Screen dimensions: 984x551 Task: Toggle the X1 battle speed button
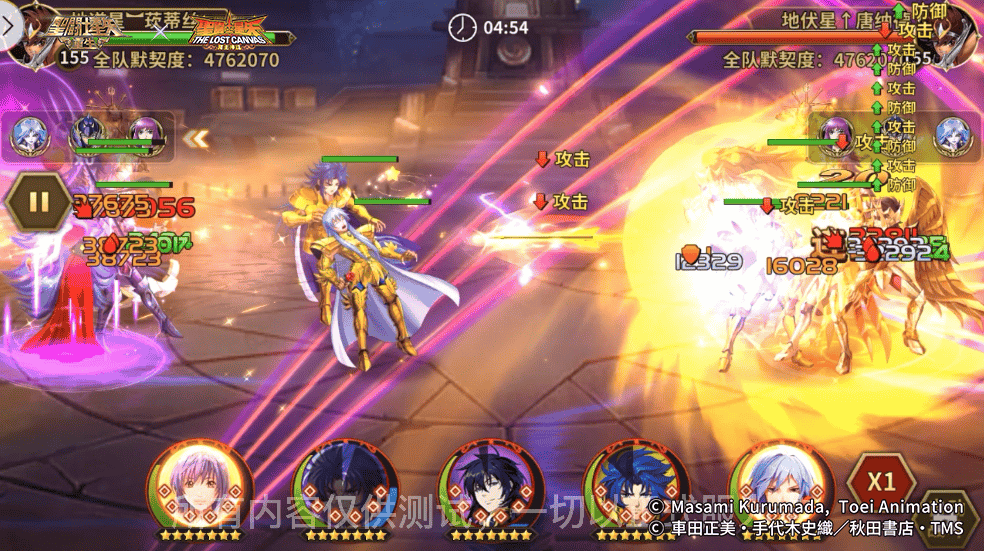point(882,478)
